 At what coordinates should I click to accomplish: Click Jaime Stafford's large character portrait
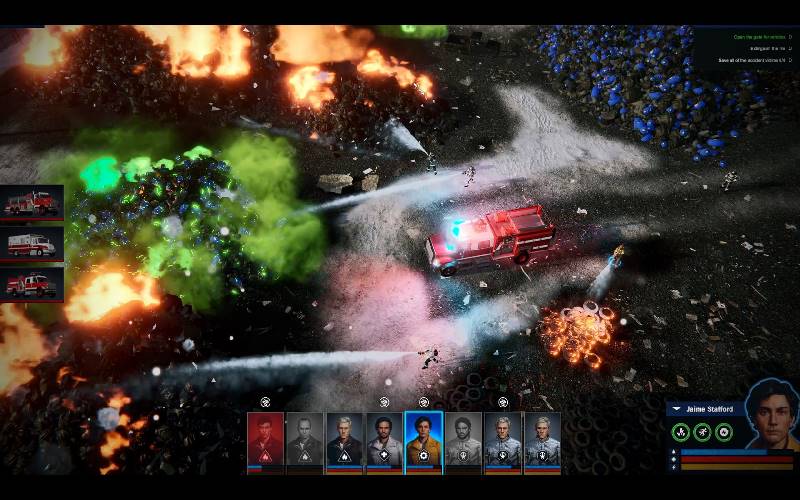click(771, 413)
